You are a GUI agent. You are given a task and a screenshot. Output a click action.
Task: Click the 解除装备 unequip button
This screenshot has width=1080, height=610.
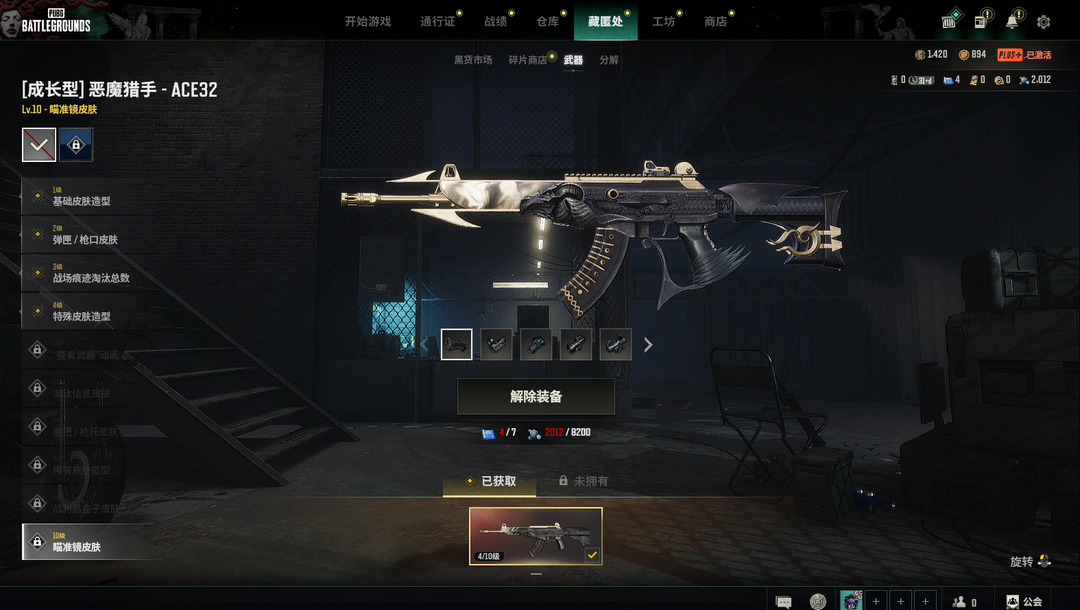(536, 396)
